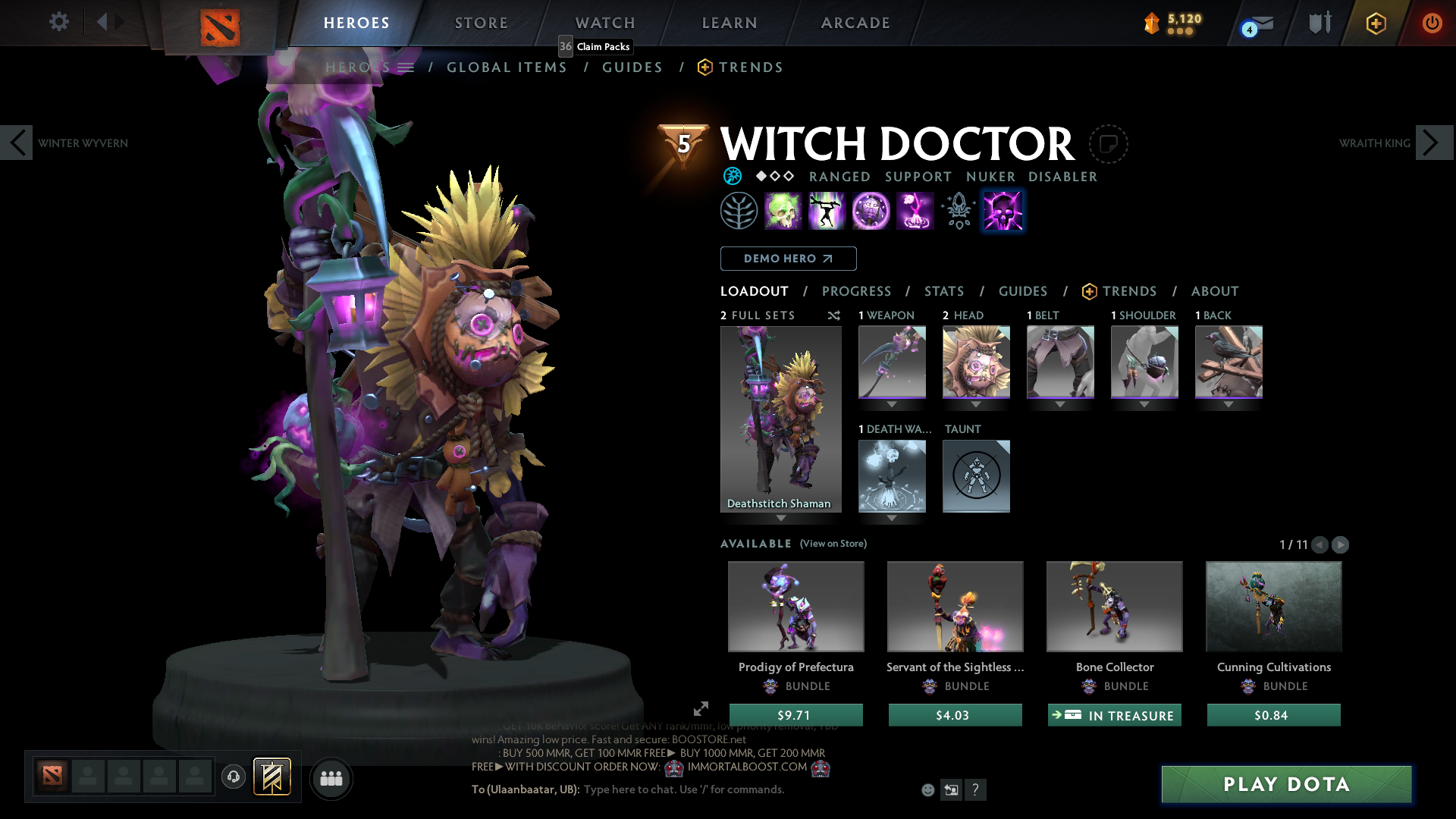Screen dimensions: 1456x819
Task: Click the voice chat headset icon
Action: pos(233,778)
